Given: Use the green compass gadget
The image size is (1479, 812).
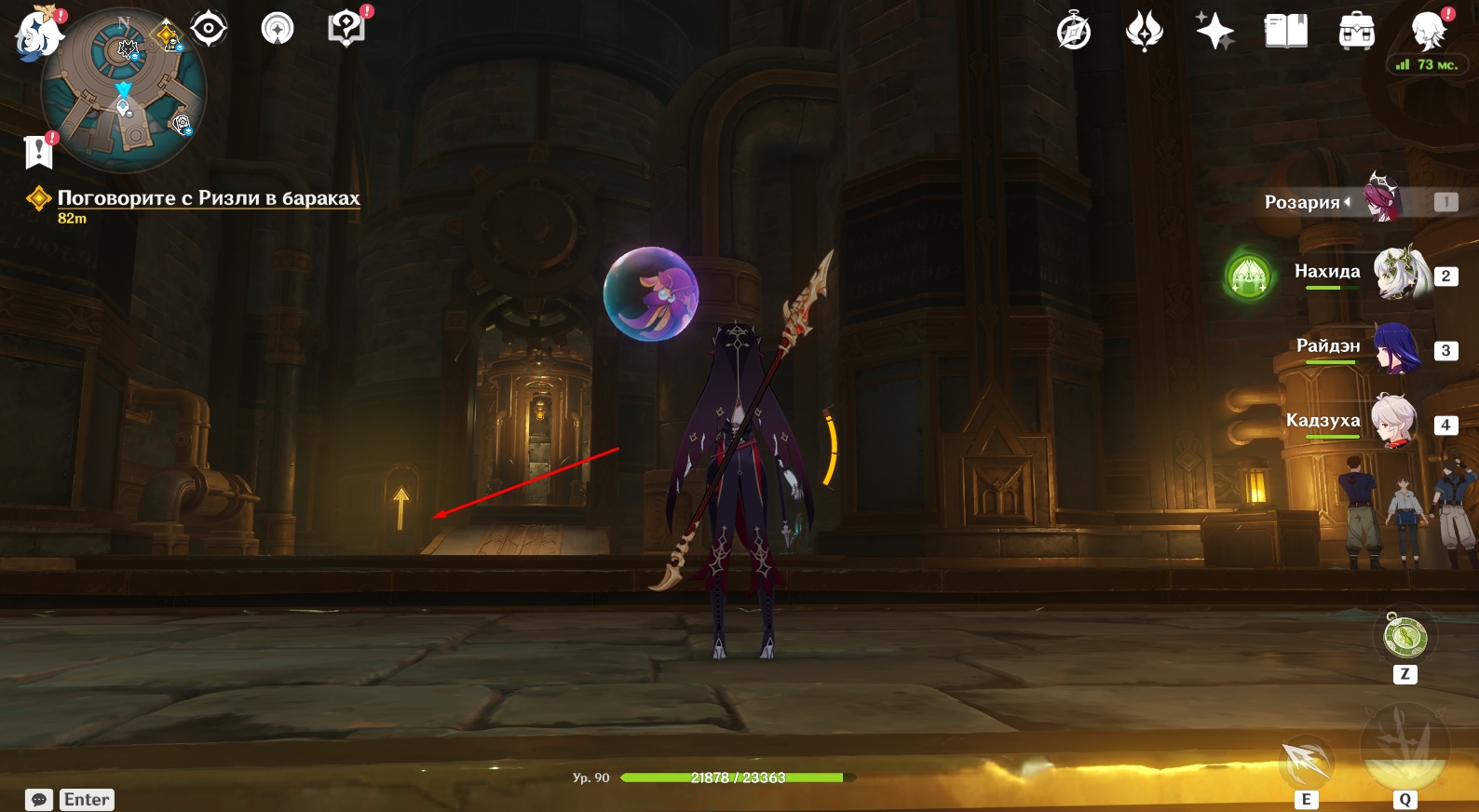Looking at the screenshot, I should tap(1404, 638).
